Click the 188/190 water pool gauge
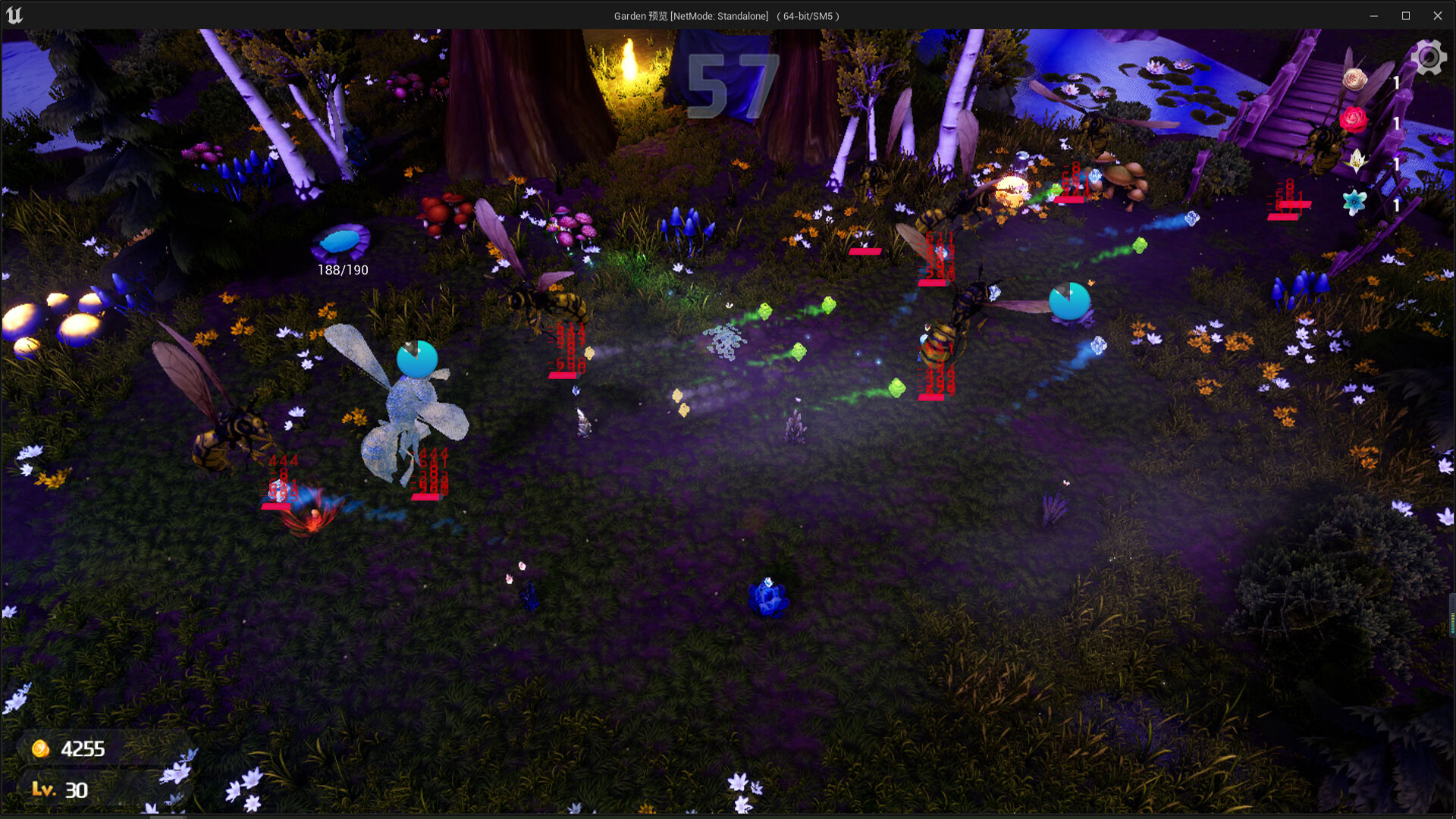 click(341, 269)
